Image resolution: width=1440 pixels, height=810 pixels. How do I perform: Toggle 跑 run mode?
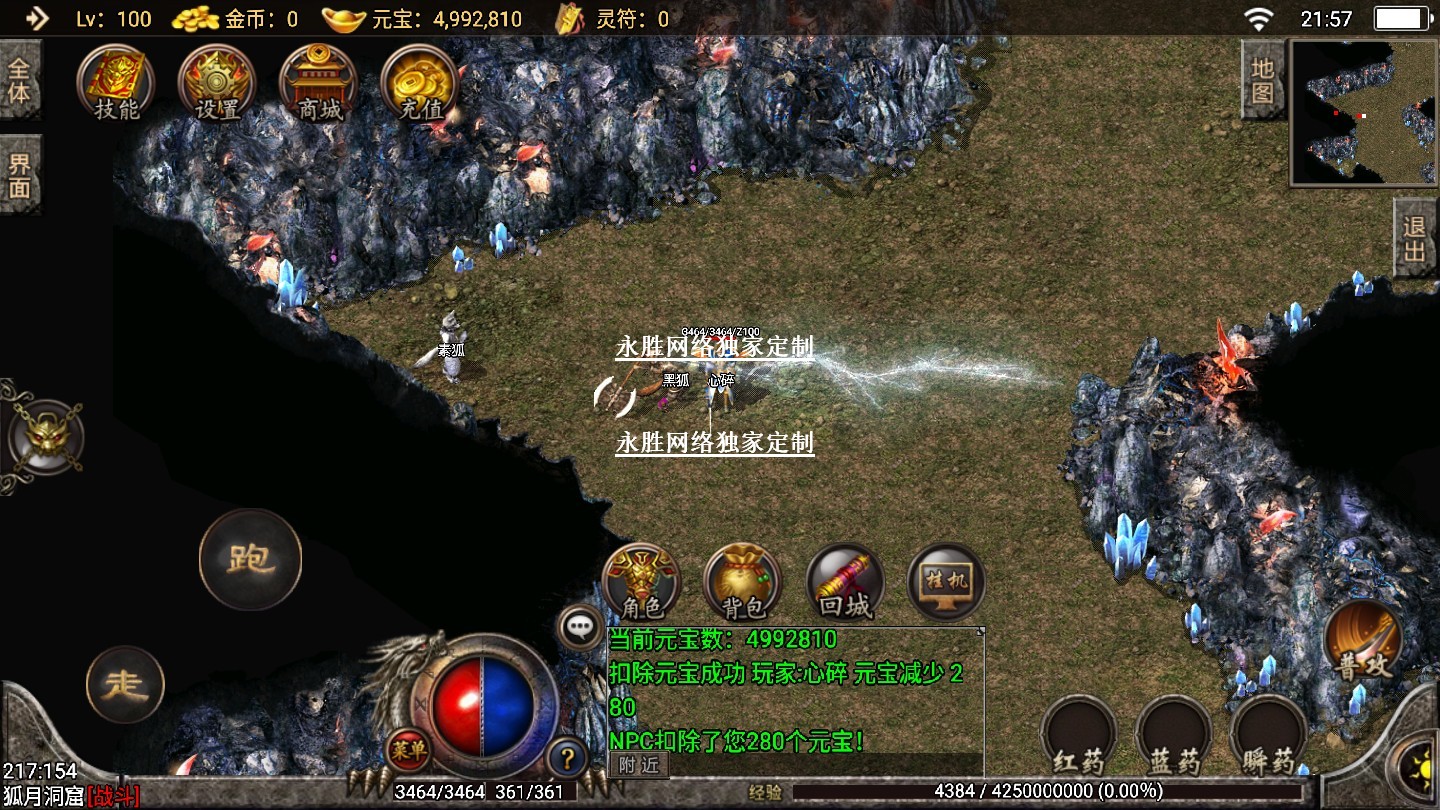[x=250, y=560]
